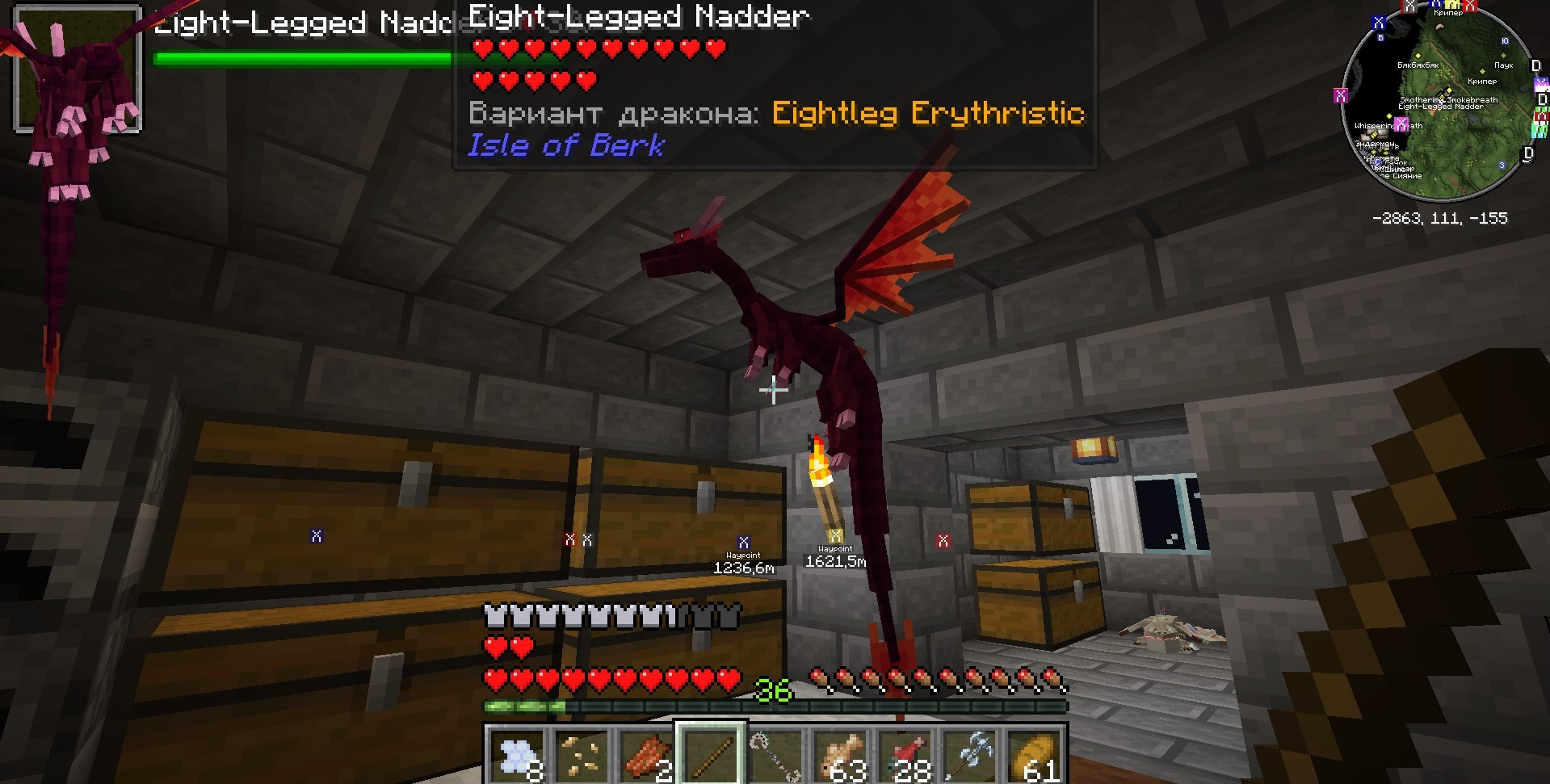This screenshot has width=1550, height=784.
Task: Select the seeds hotbar slot
Action: [582, 755]
